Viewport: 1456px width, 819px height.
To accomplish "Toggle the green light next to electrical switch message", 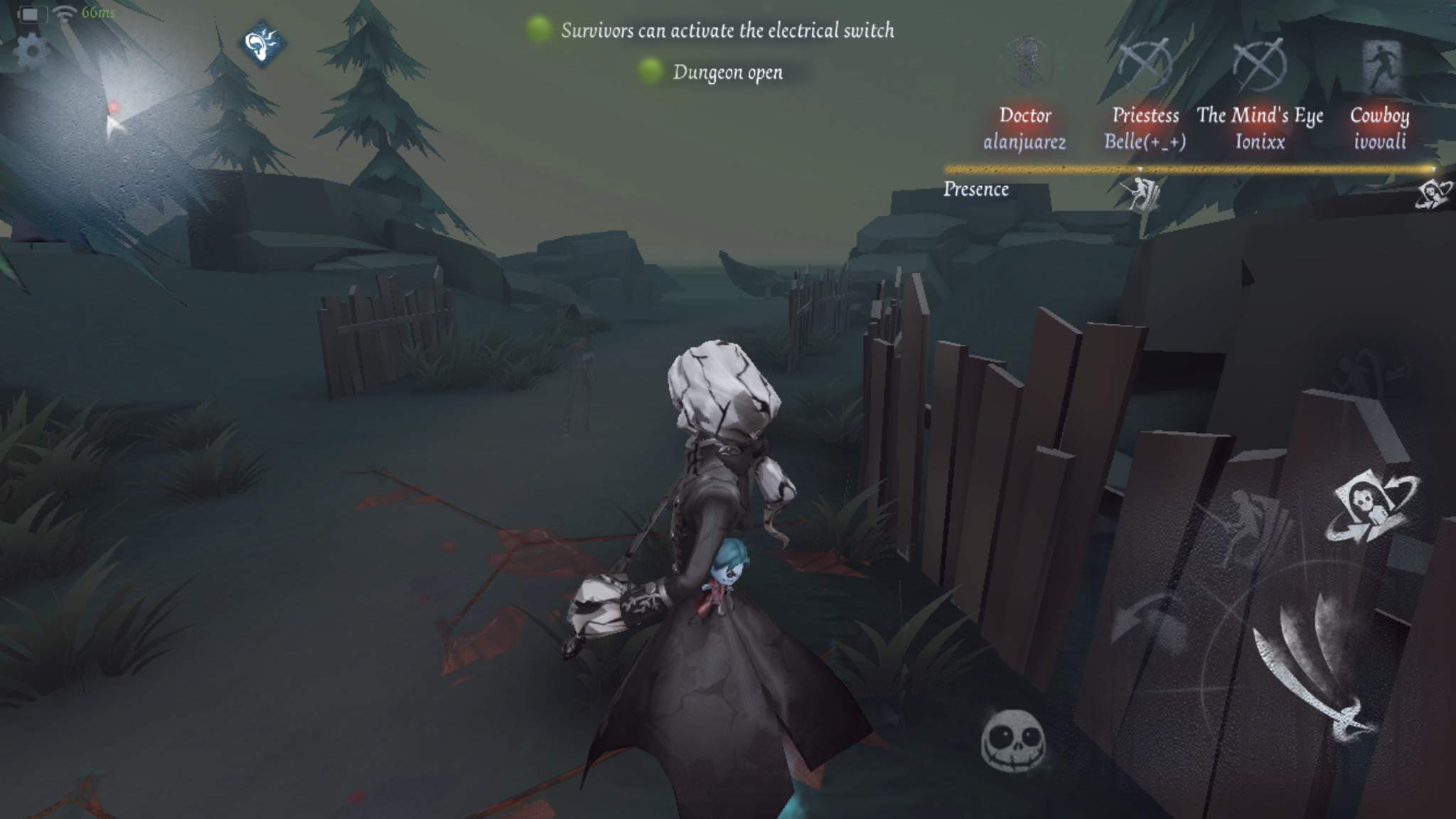I will (537, 30).
